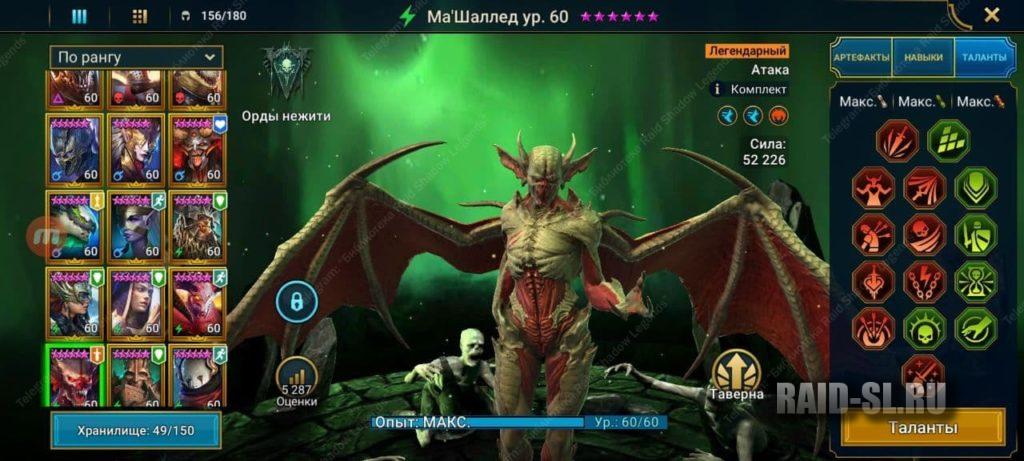The height and width of the screenshot is (461, 1024).
Task: Click the Орды нежити faction emblem
Action: tap(286, 72)
